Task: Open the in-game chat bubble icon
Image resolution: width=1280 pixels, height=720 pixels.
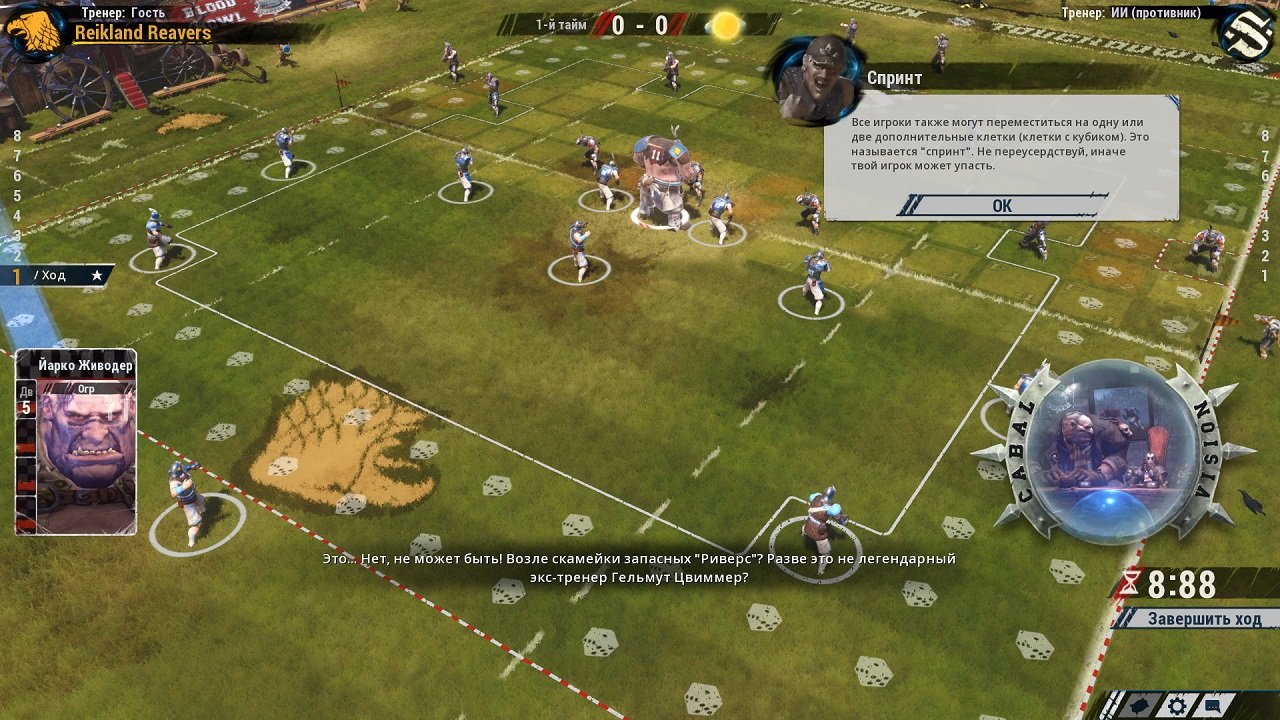Action: pyautogui.click(x=1213, y=704)
